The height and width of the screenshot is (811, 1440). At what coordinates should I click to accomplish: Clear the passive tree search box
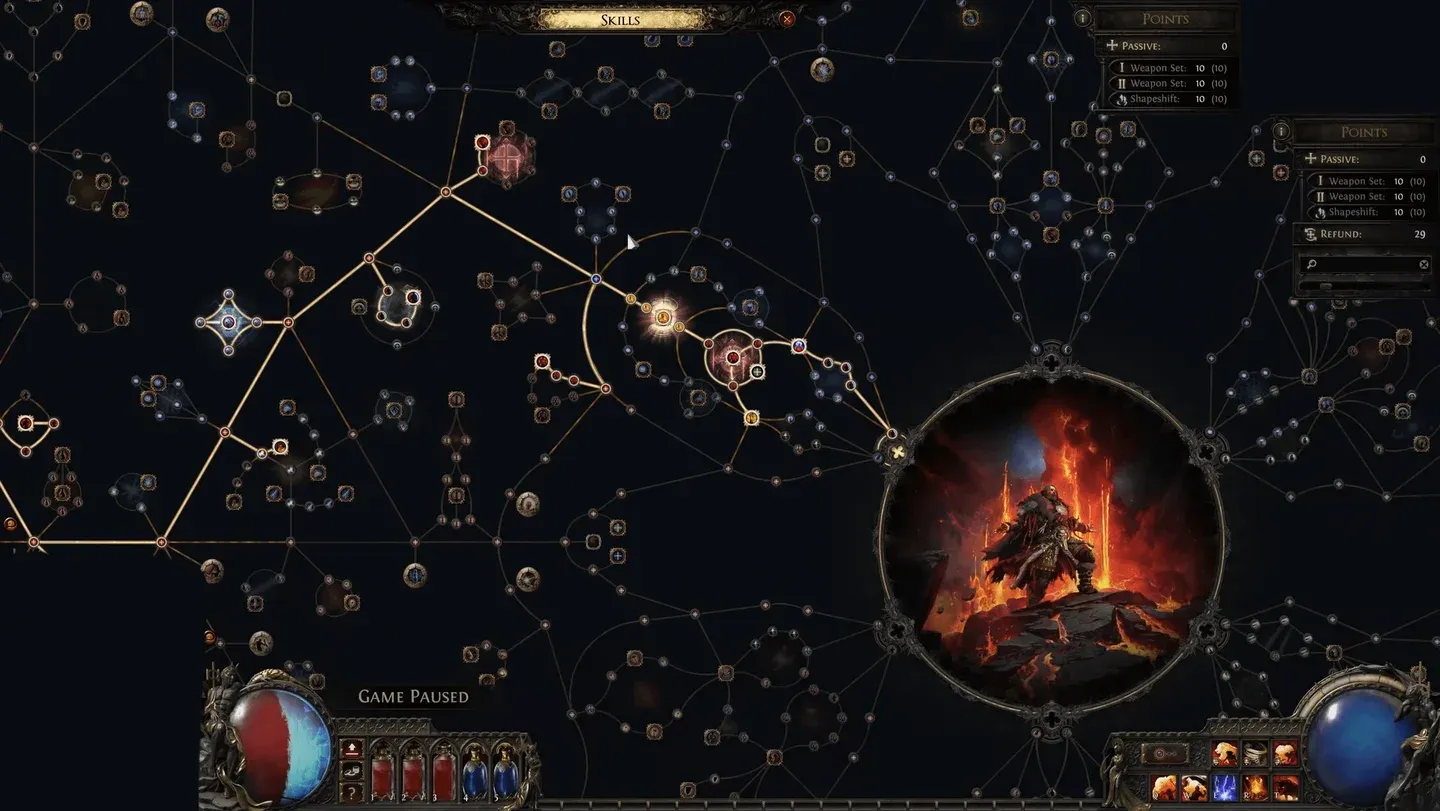(x=1424, y=265)
